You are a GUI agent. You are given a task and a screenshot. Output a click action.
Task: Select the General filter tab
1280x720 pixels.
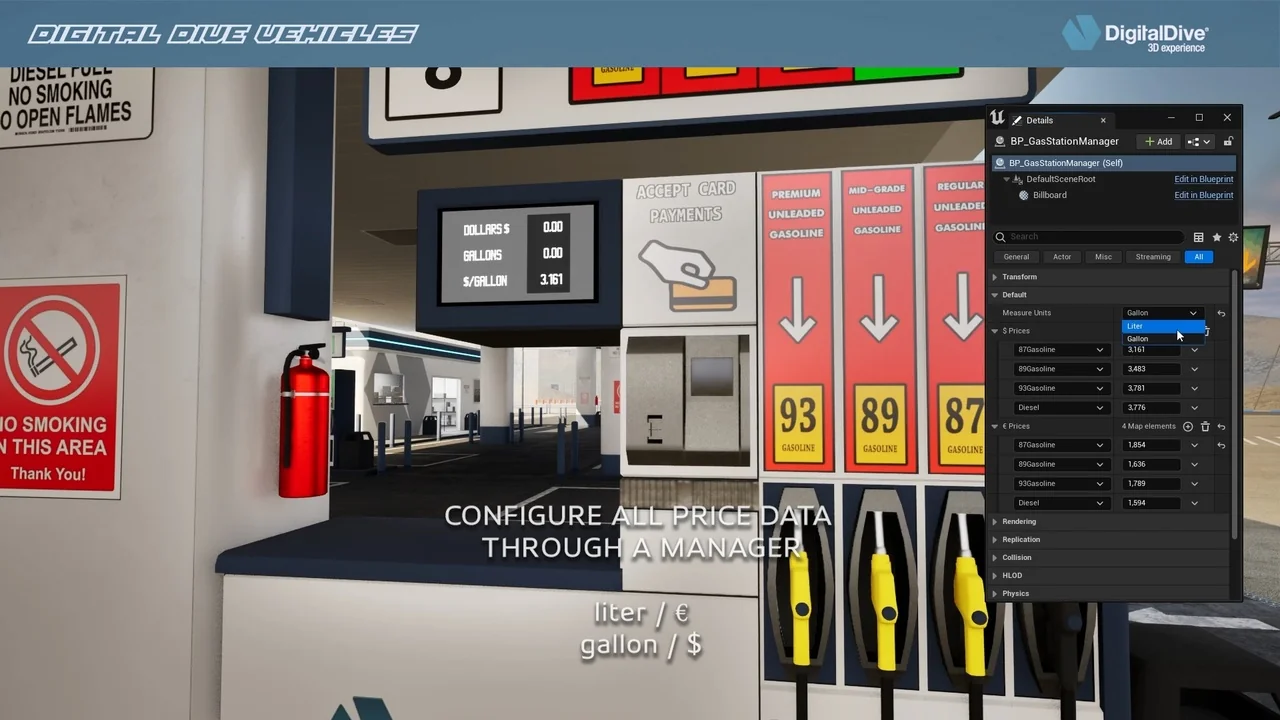tap(1016, 257)
